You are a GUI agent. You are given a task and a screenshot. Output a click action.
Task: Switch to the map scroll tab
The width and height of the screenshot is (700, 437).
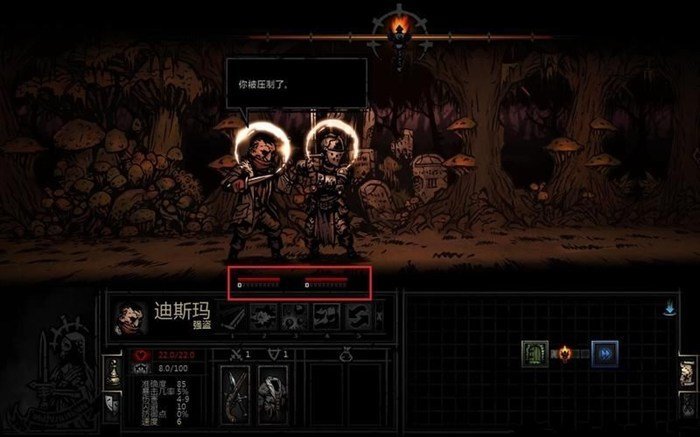pyautogui.click(x=687, y=372)
